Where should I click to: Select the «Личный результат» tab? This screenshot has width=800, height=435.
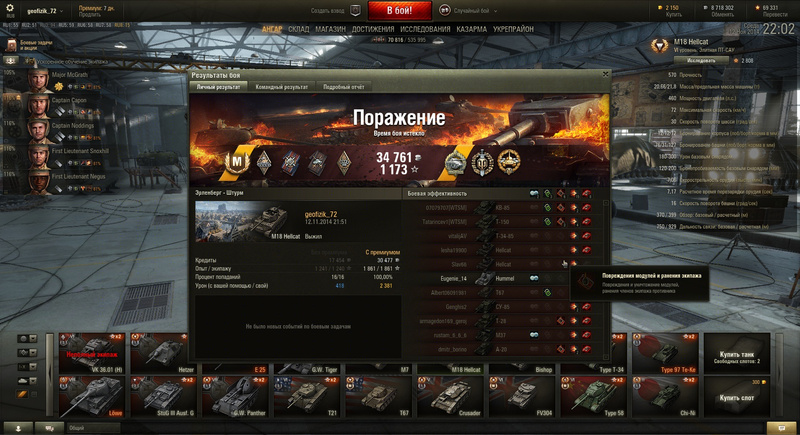tap(217, 87)
